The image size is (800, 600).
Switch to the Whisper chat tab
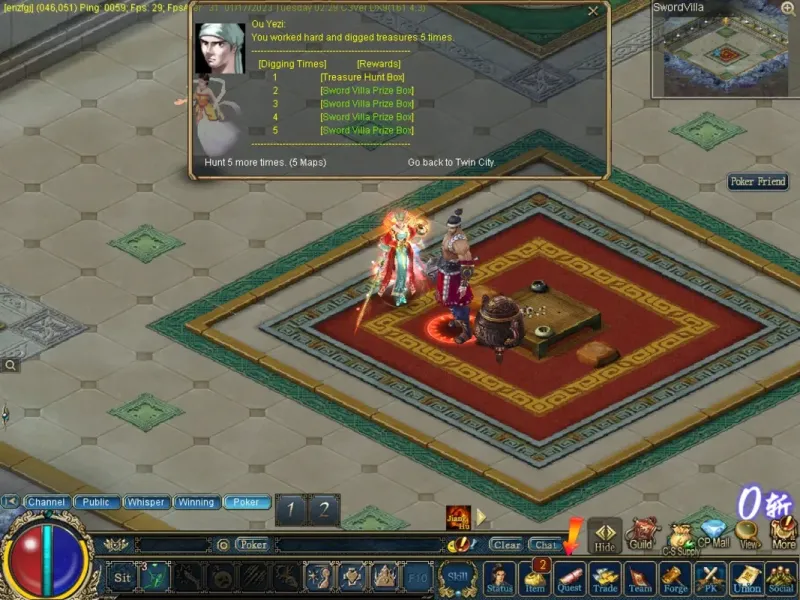pyautogui.click(x=145, y=502)
